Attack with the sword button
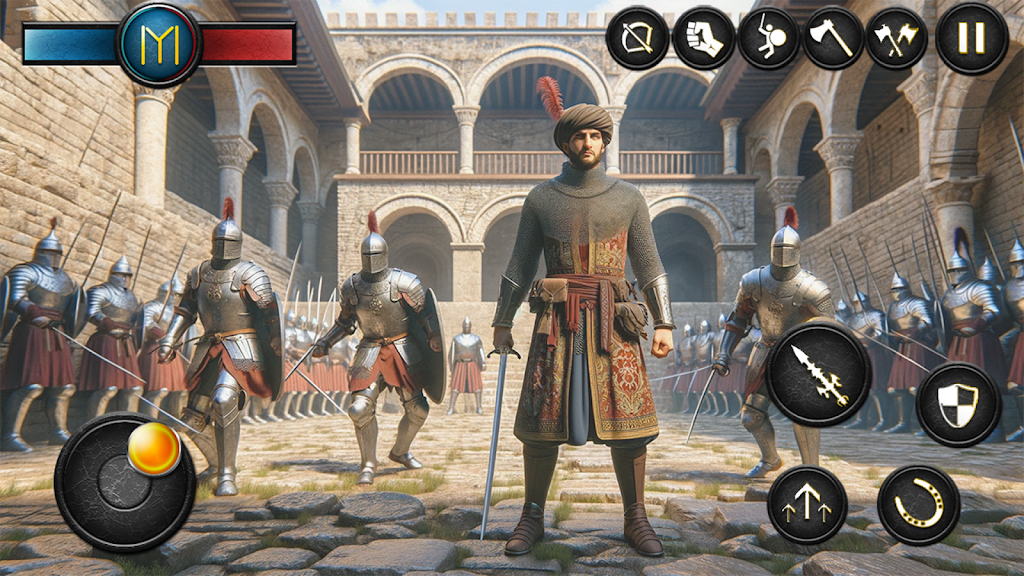This screenshot has height=576, width=1024. pos(819,374)
